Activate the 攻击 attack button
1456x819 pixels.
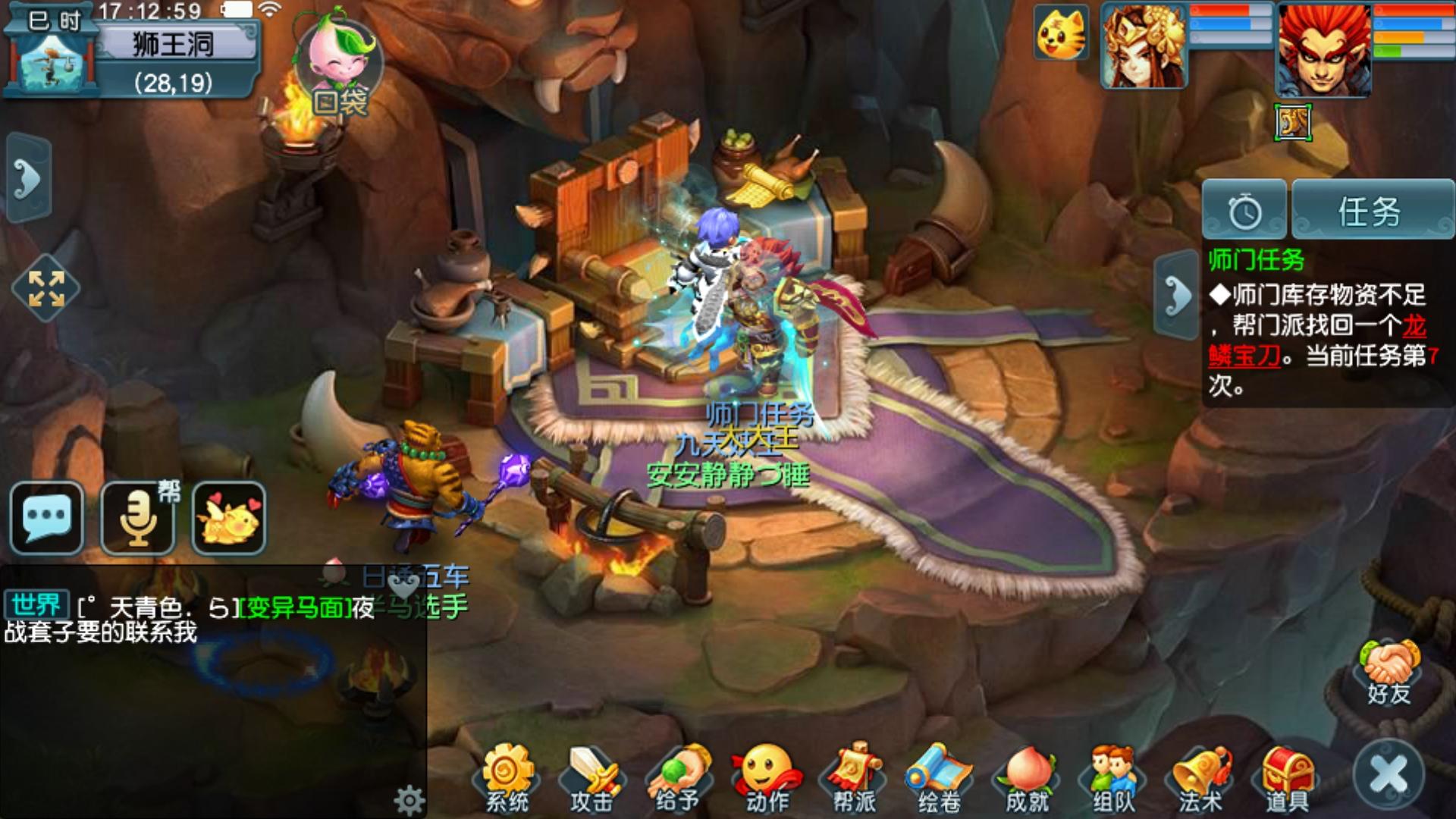(x=591, y=779)
